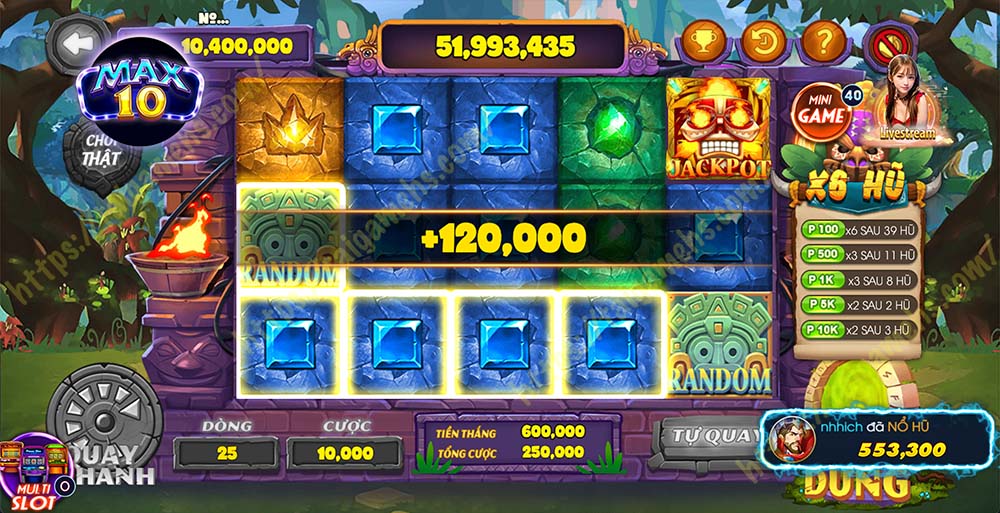1000x513 pixels.
Task: Toggle the Chơi Thật real-play stone
Action: 102,151
